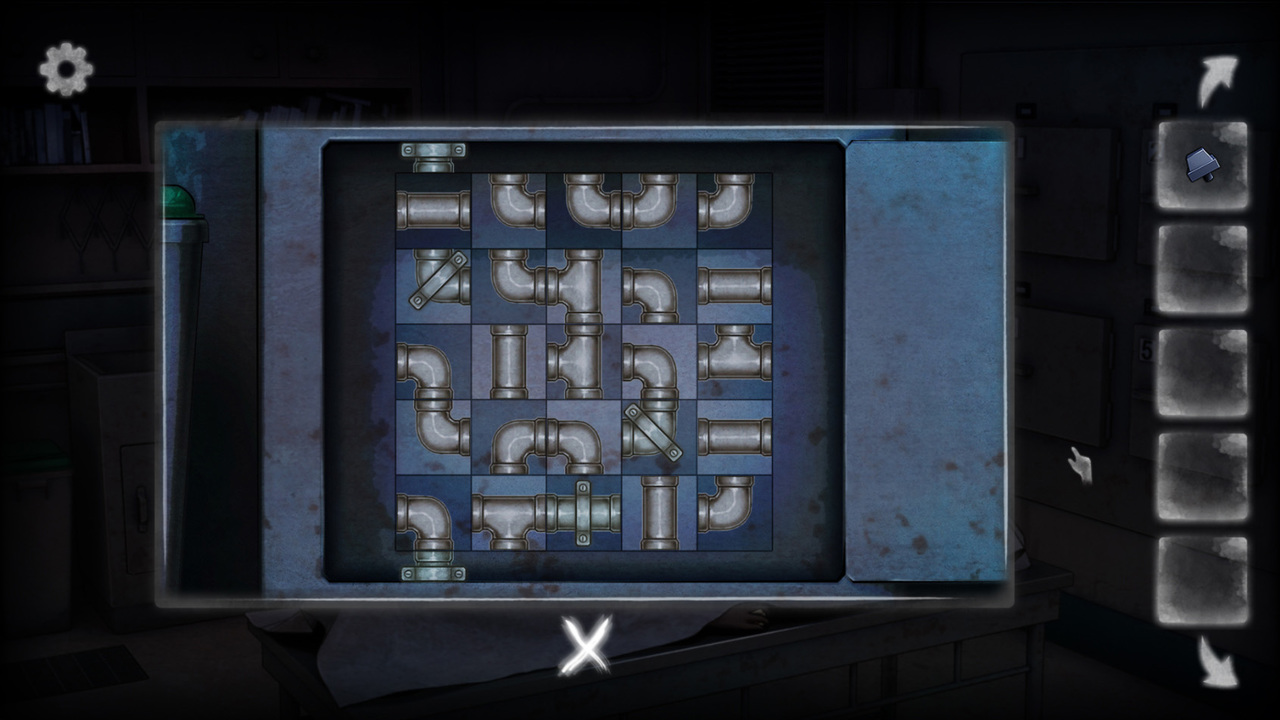Image resolution: width=1280 pixels, height=720 pixels.
Task: Click the outlet flange below the grid
Action: coord(433,572)
